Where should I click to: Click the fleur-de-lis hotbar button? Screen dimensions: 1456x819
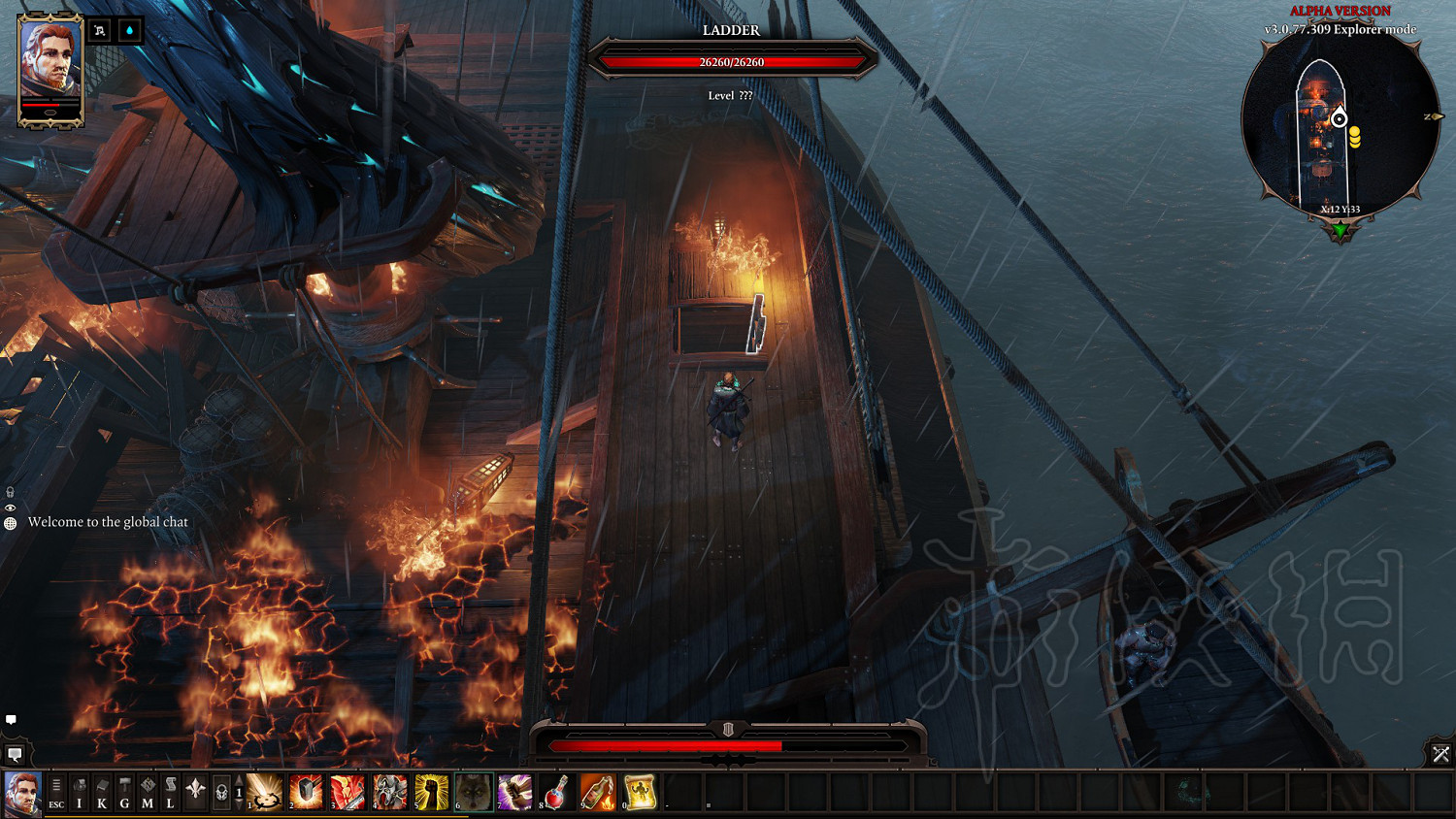tap(195, 791)
